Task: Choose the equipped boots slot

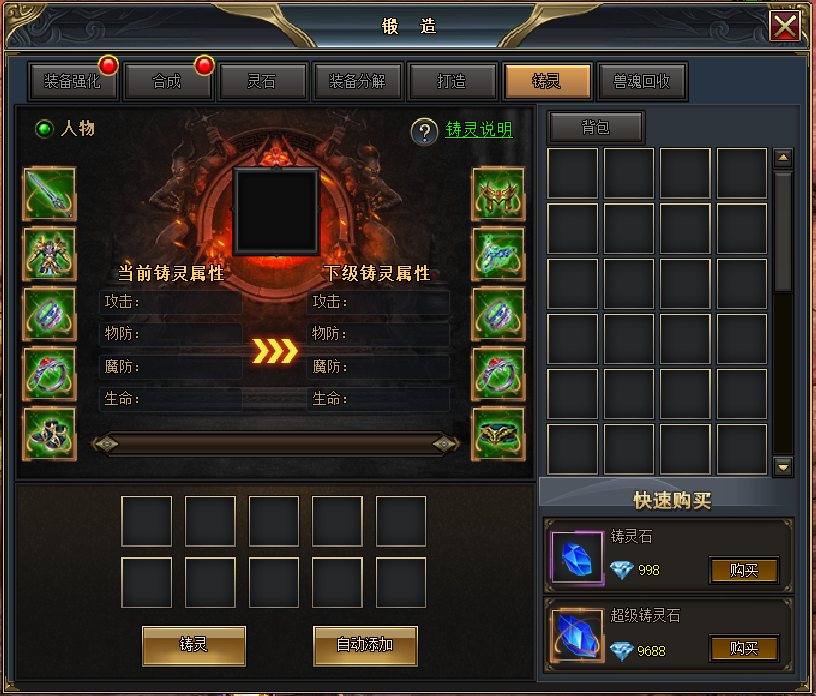Action: (49, 434)
